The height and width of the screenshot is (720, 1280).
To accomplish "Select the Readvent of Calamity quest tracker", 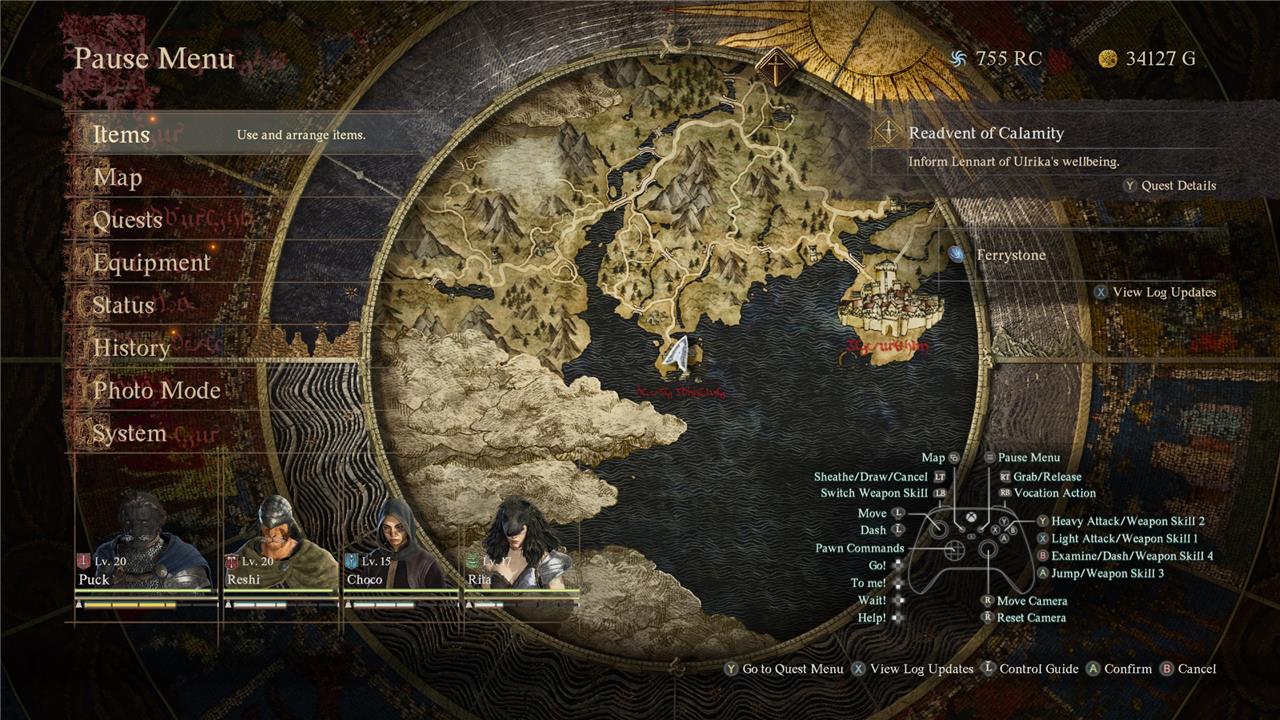I will (x=985, y=133).
